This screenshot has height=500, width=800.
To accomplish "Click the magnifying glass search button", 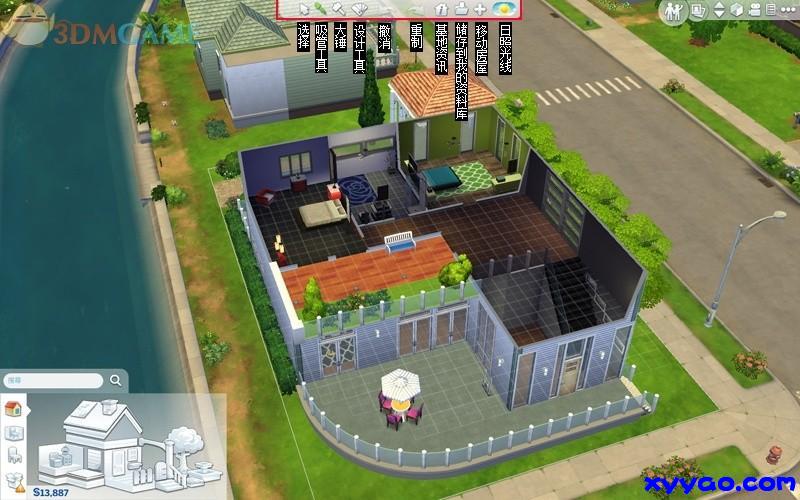I will coord(117,381).
